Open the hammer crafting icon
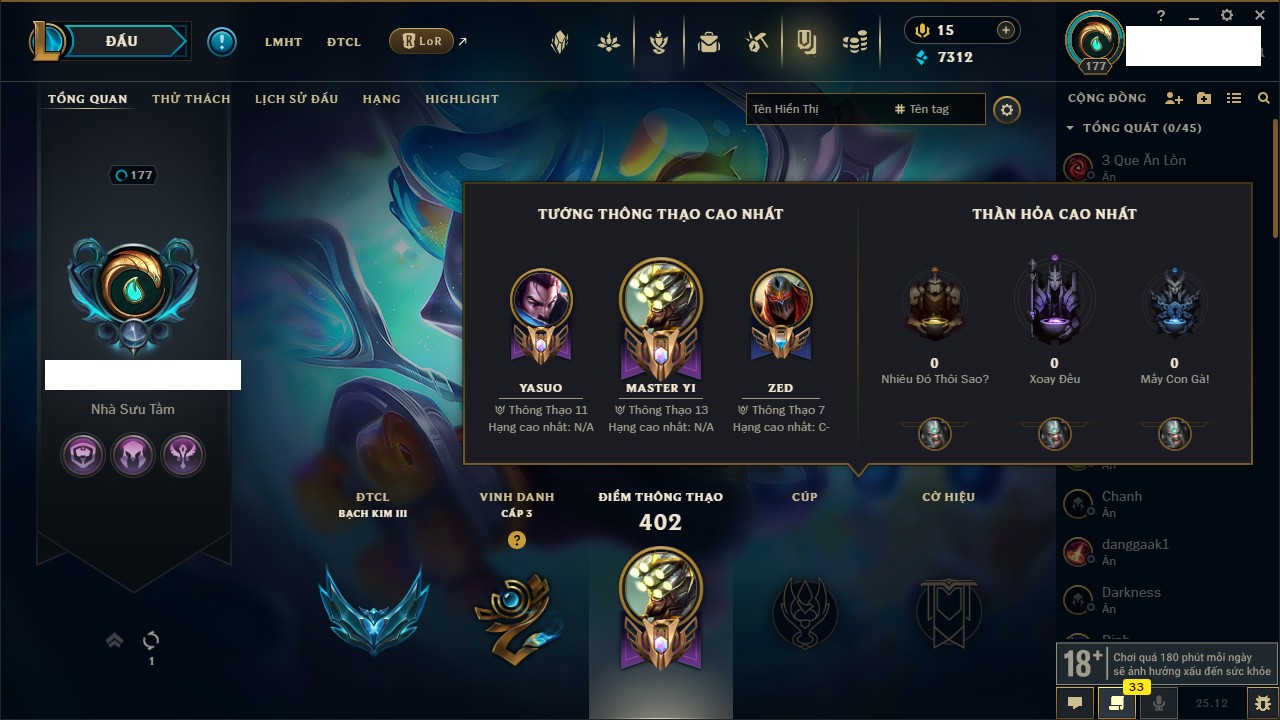Screen dimensions: 1280x720 click(x=757, y=42)
